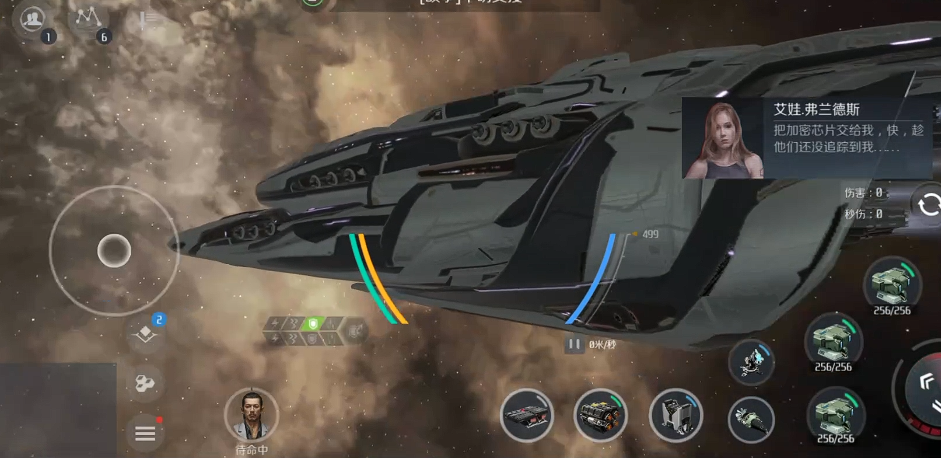The height and width of the screenshot is (458, 941).
Task: Activate the engine block module
Action: pyautogui.click(x=600, y=415)
